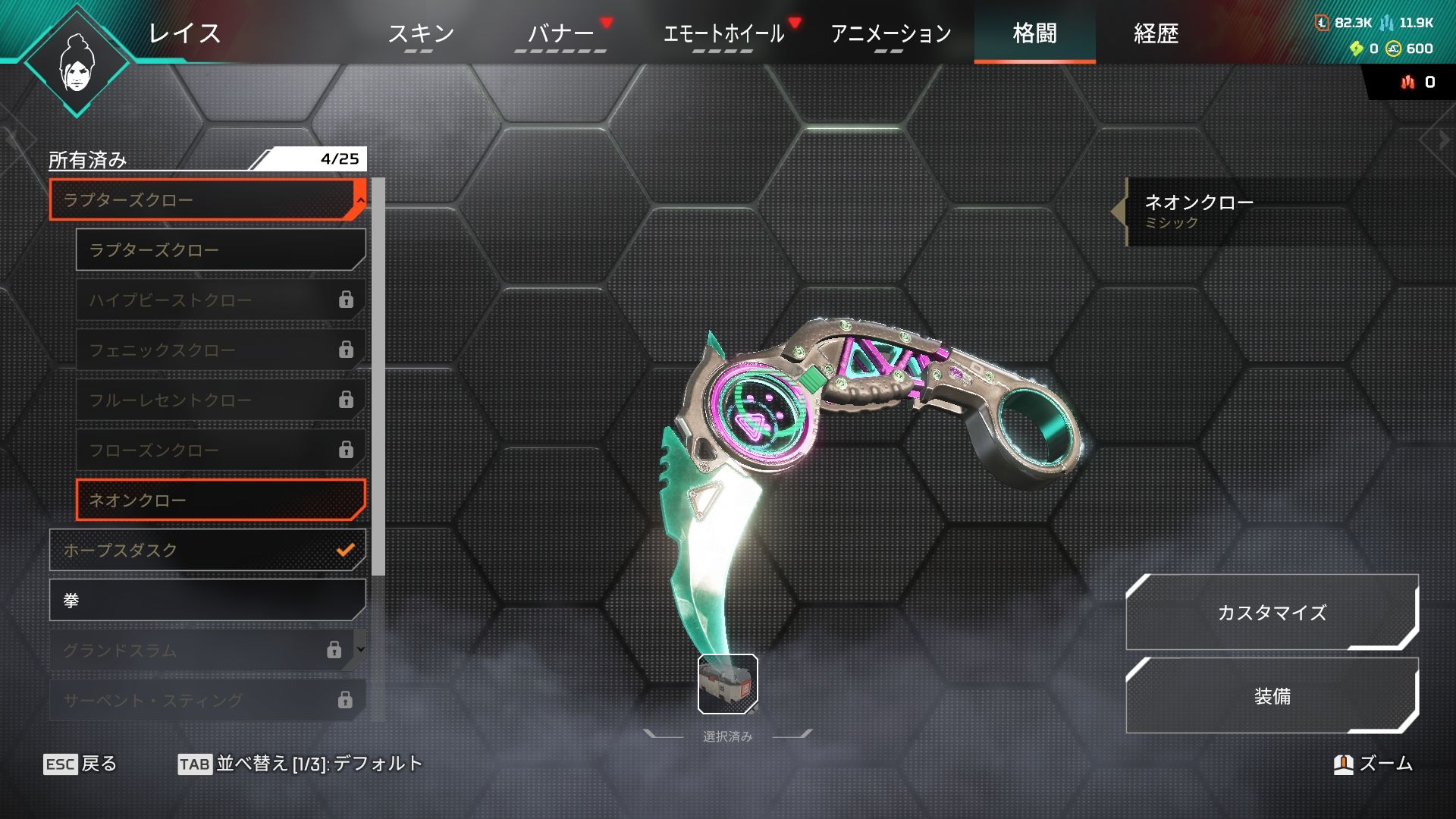
Task: Choose the フローズンクロー list entry
Action: [x=220, y=450]
